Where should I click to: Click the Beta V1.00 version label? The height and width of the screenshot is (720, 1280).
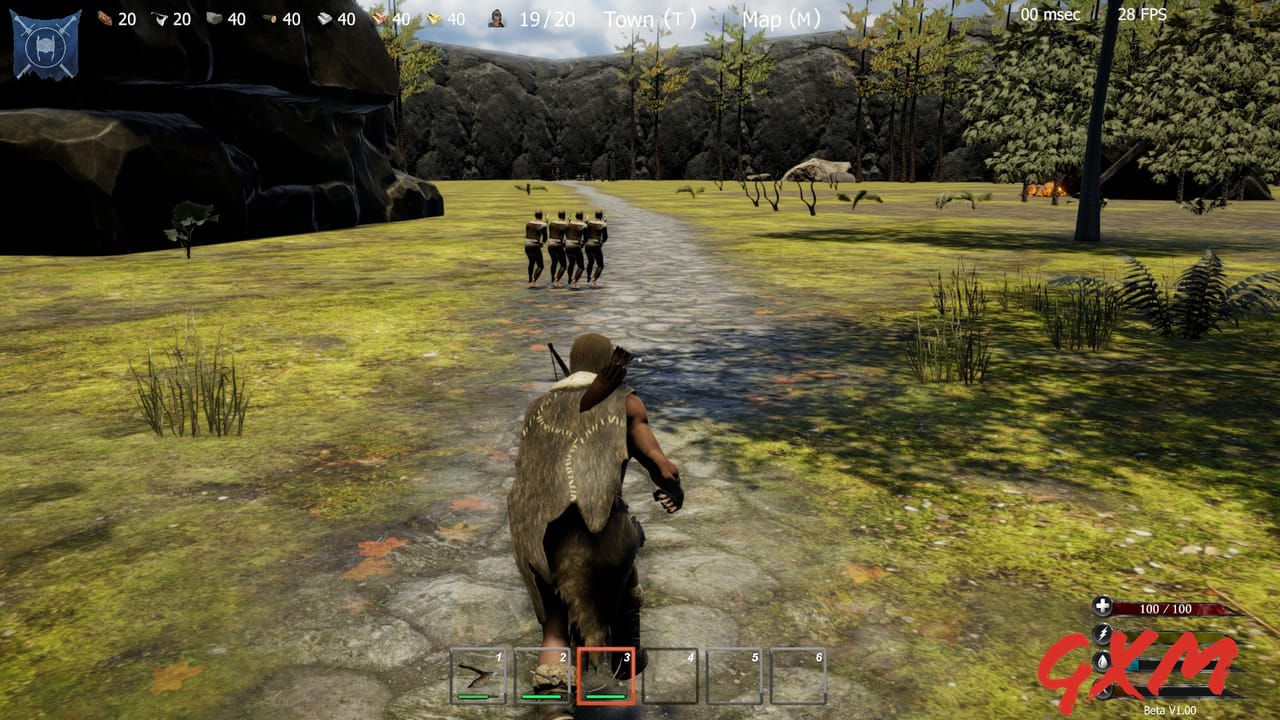1170,709
